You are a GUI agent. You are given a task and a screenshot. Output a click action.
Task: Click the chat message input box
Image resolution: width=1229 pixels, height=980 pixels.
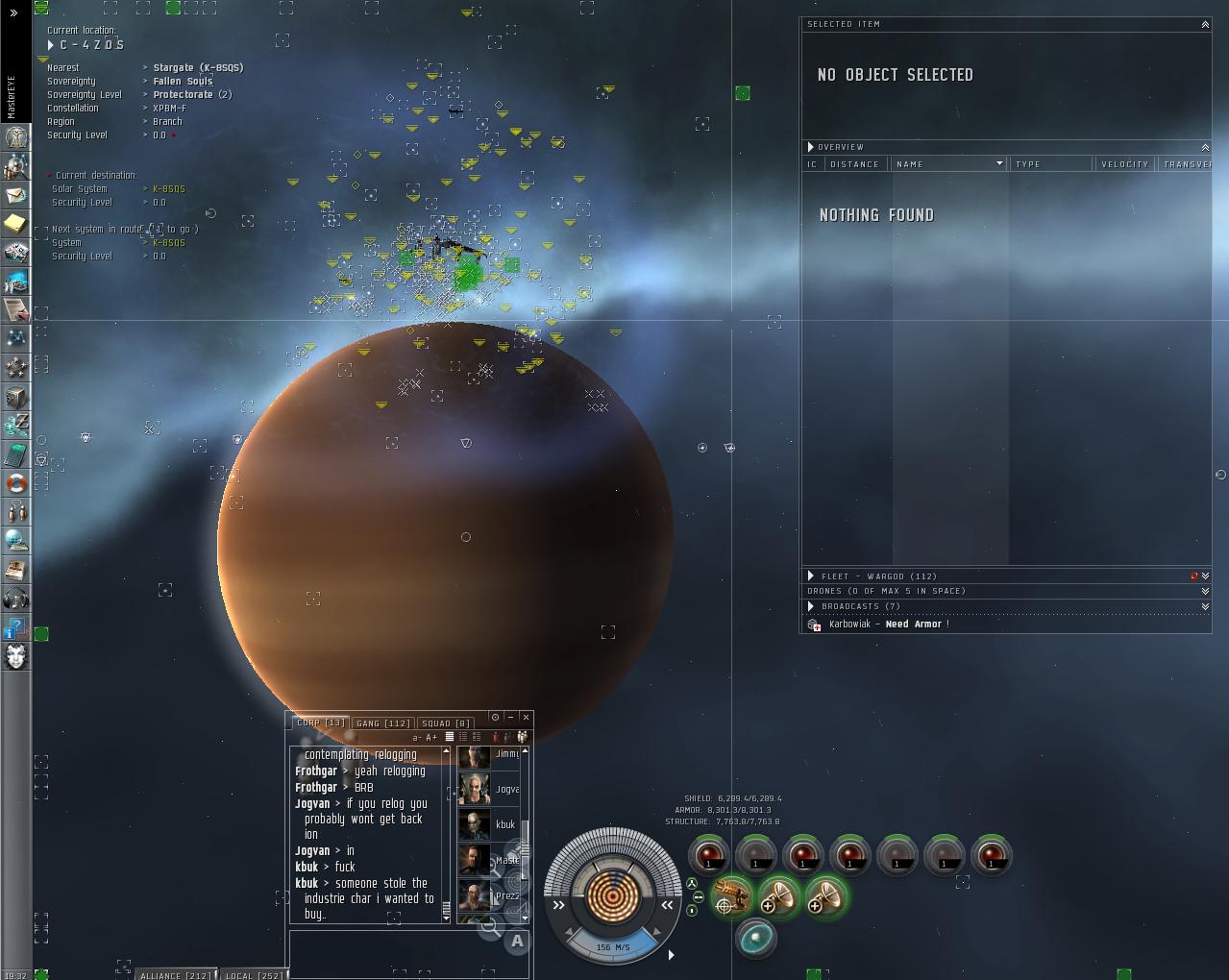(409, 952)
